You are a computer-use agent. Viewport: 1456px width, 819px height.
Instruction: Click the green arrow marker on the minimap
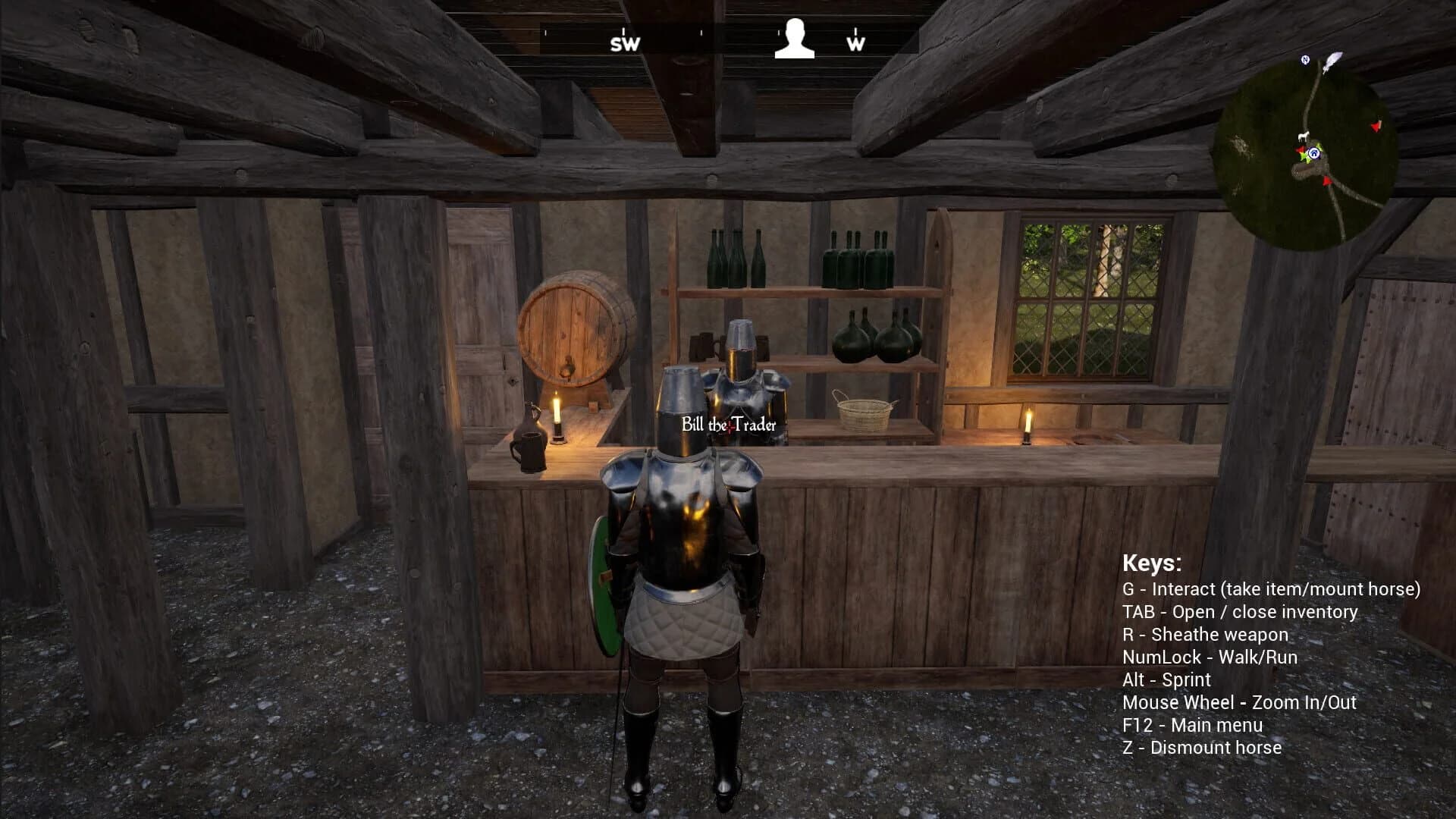[1304, 158]
